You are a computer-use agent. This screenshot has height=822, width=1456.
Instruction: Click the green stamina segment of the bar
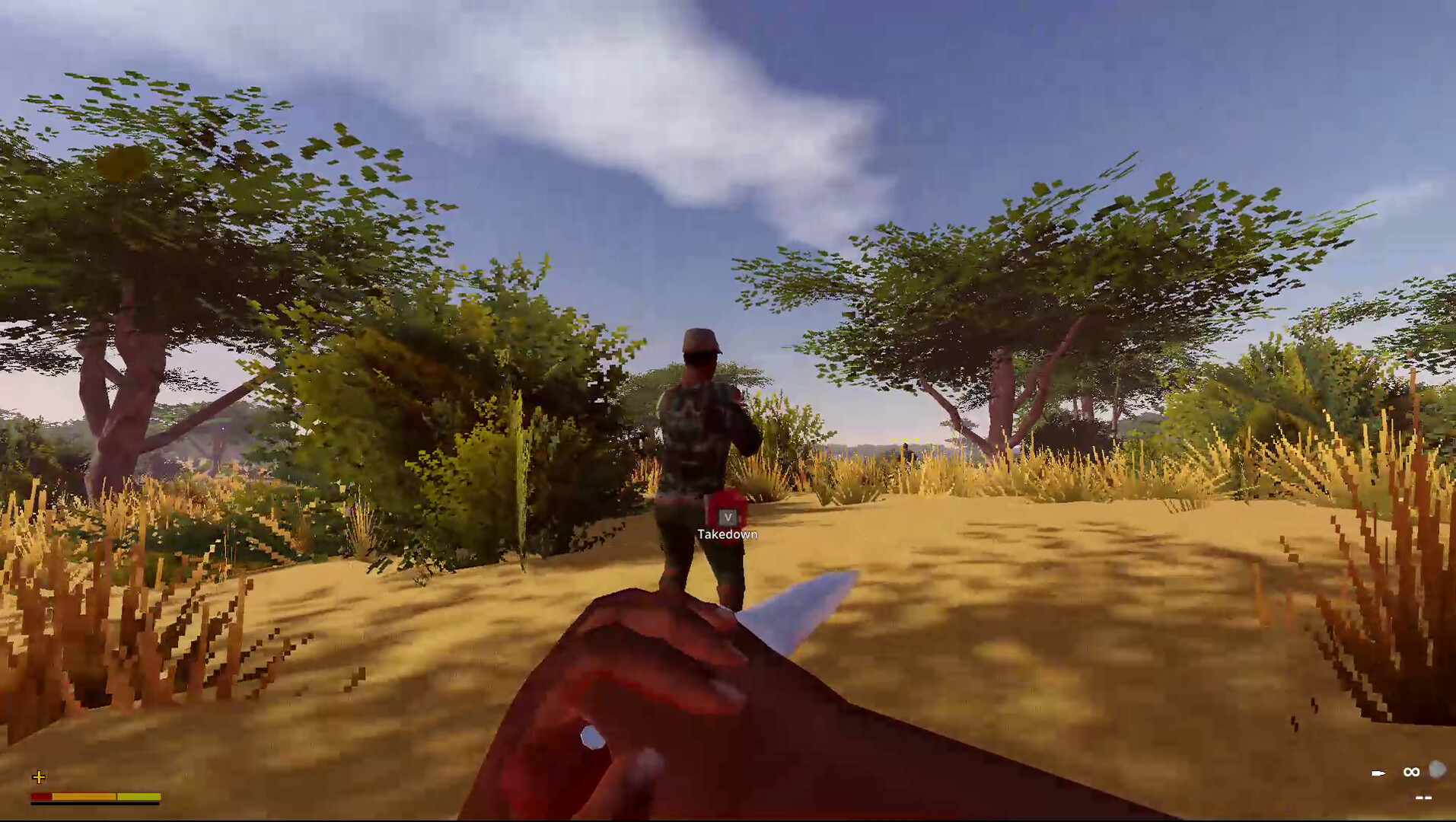139,796
